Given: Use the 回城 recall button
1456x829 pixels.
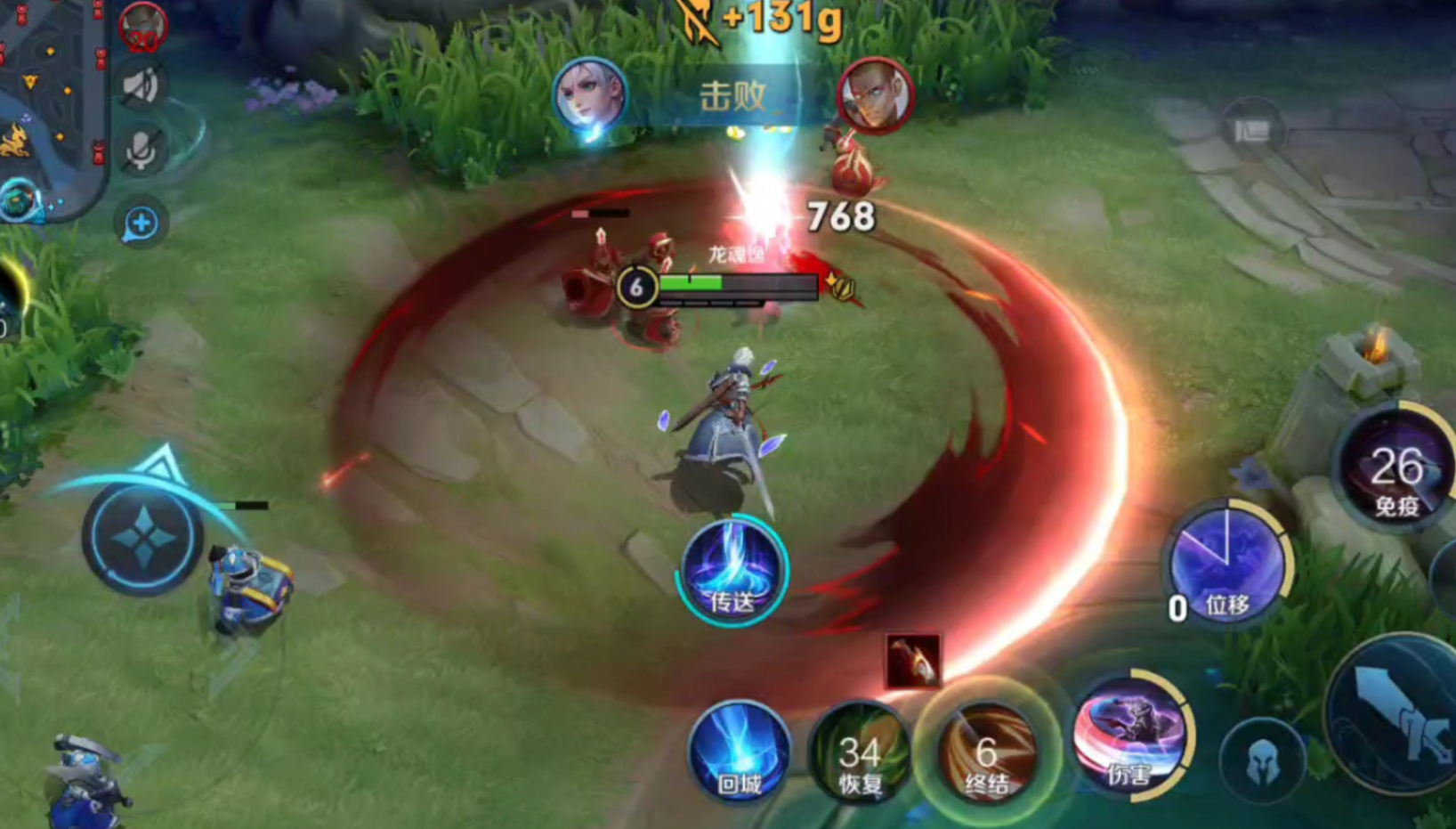Looking at the screenshot, I should coord(739,752).
